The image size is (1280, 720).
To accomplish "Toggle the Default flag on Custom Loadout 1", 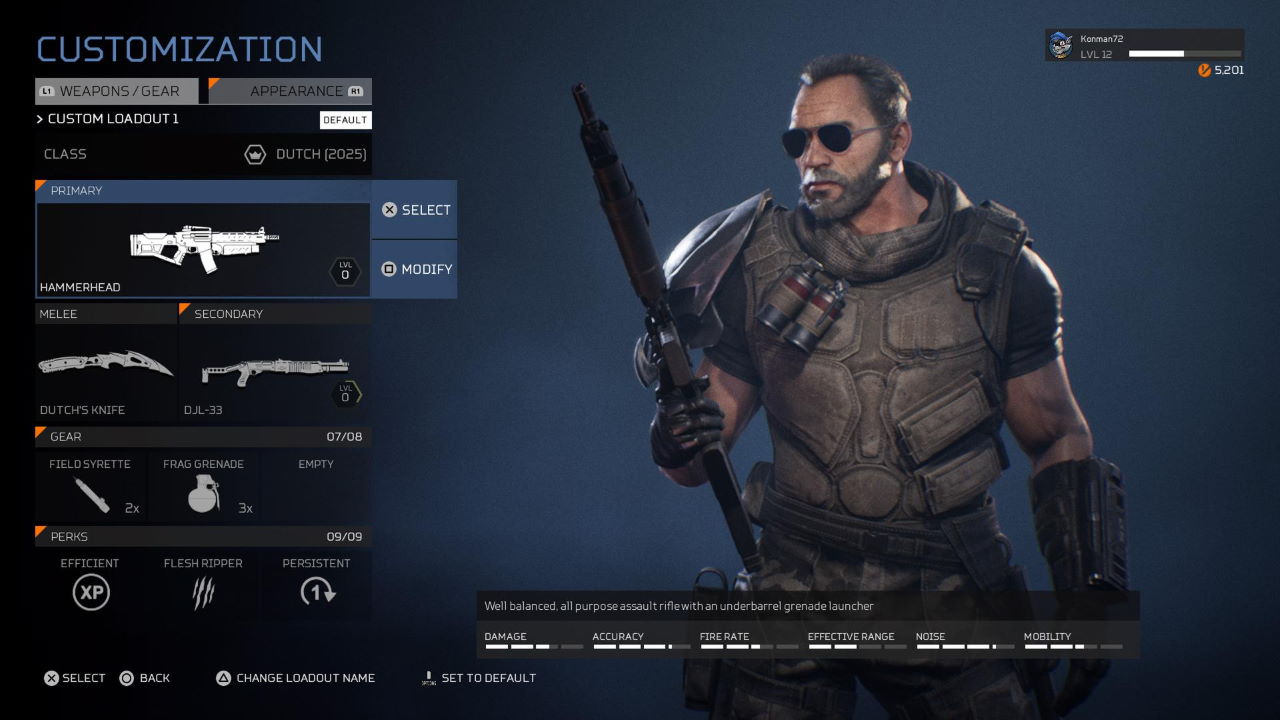I will tap(345, 119).
